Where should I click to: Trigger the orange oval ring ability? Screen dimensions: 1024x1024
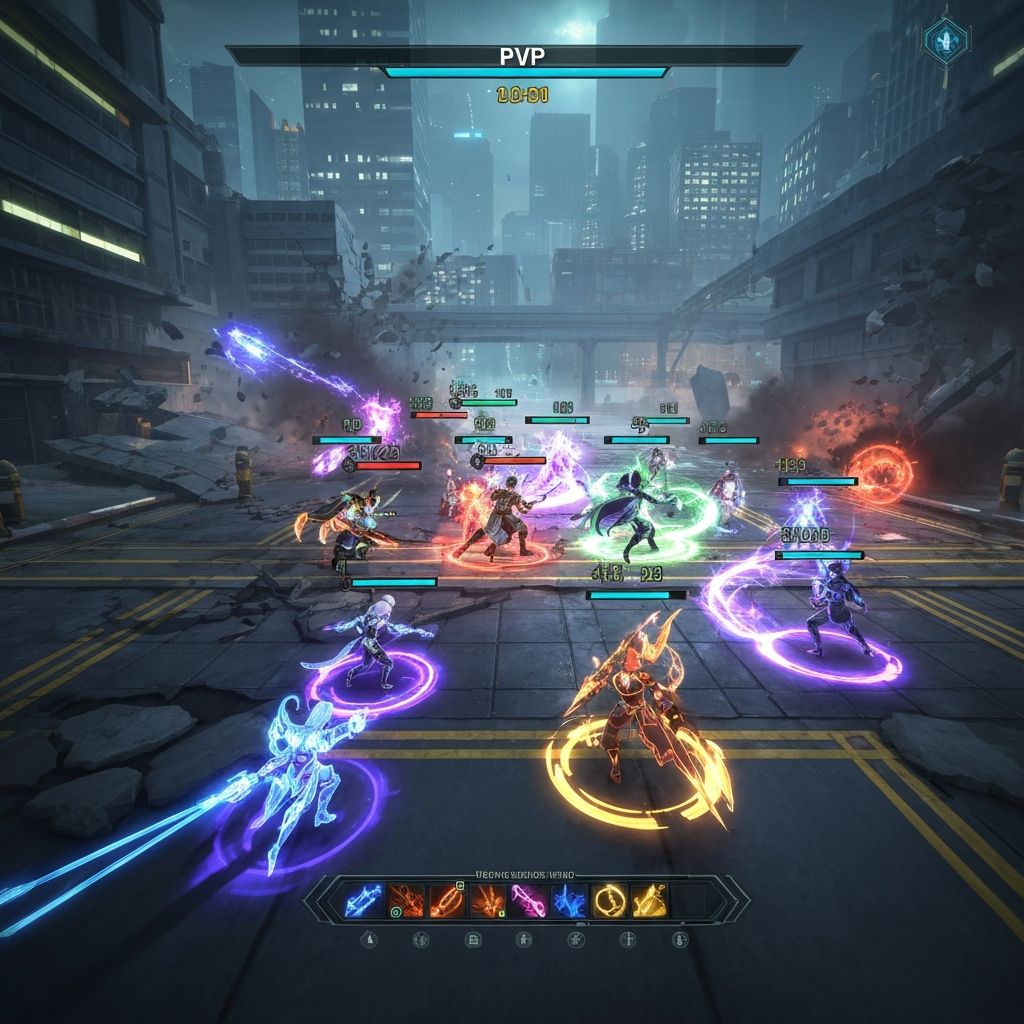[445, 901]
